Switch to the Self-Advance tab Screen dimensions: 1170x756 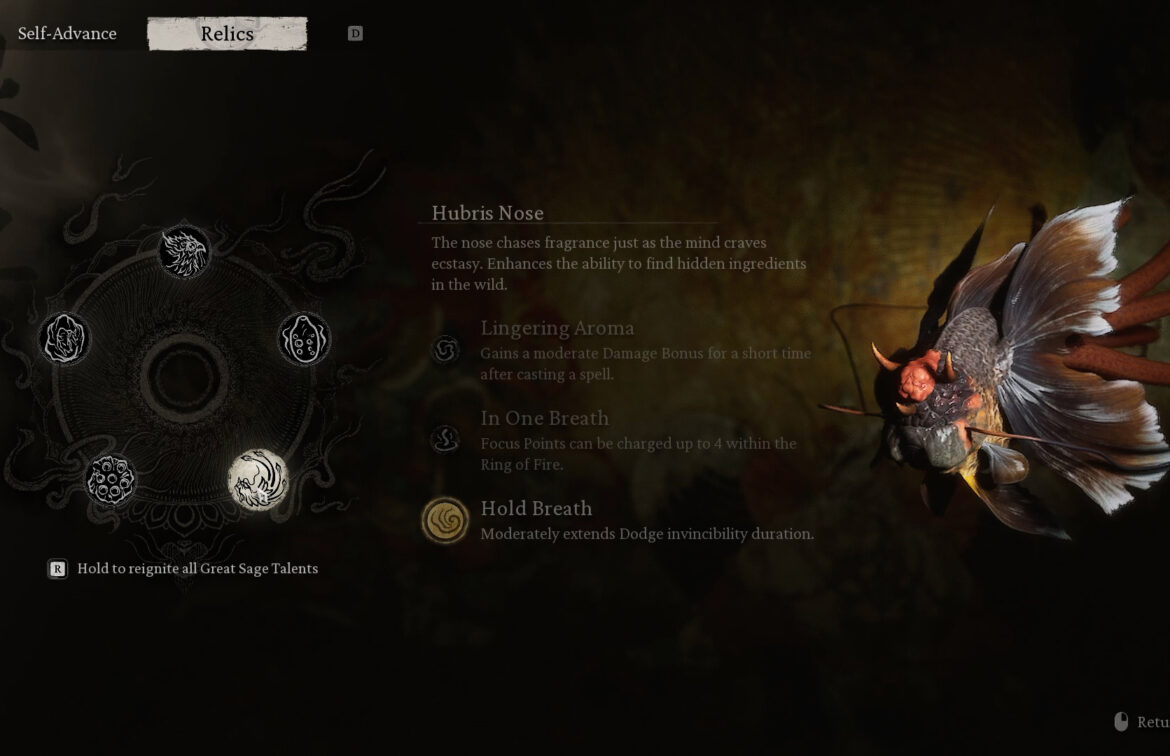tap(67, 34)
